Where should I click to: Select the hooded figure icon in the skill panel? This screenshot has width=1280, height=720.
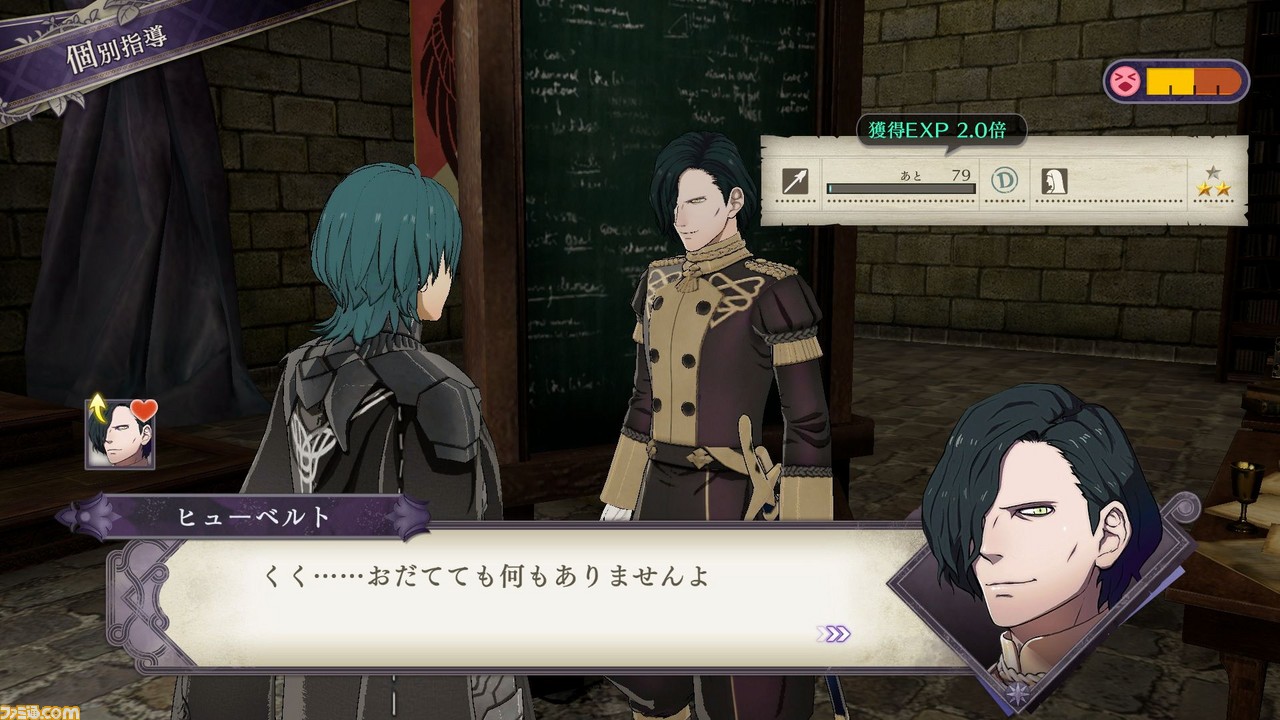point(1052,179)
